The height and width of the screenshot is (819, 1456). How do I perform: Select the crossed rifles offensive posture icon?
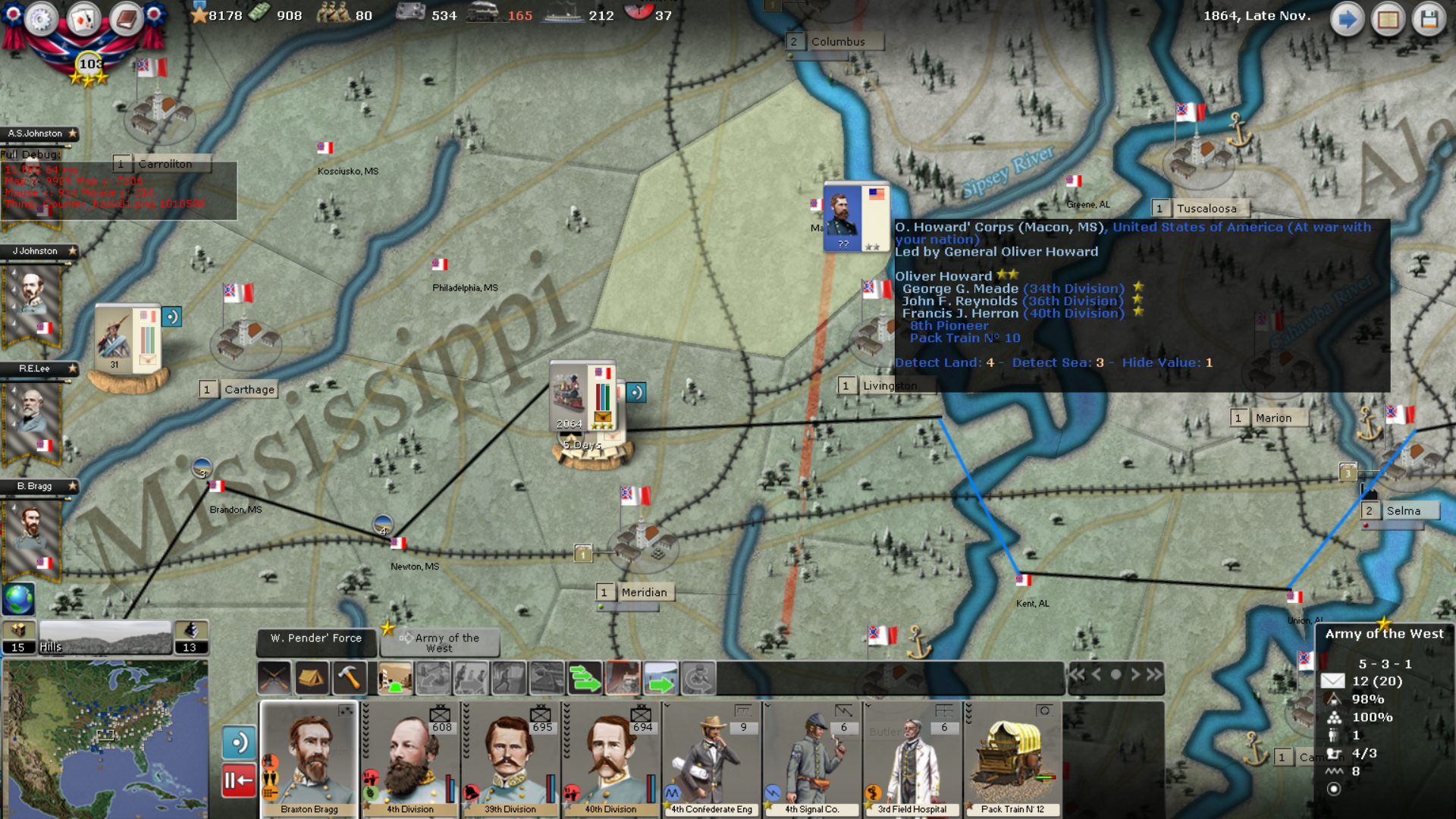(274, 677)
